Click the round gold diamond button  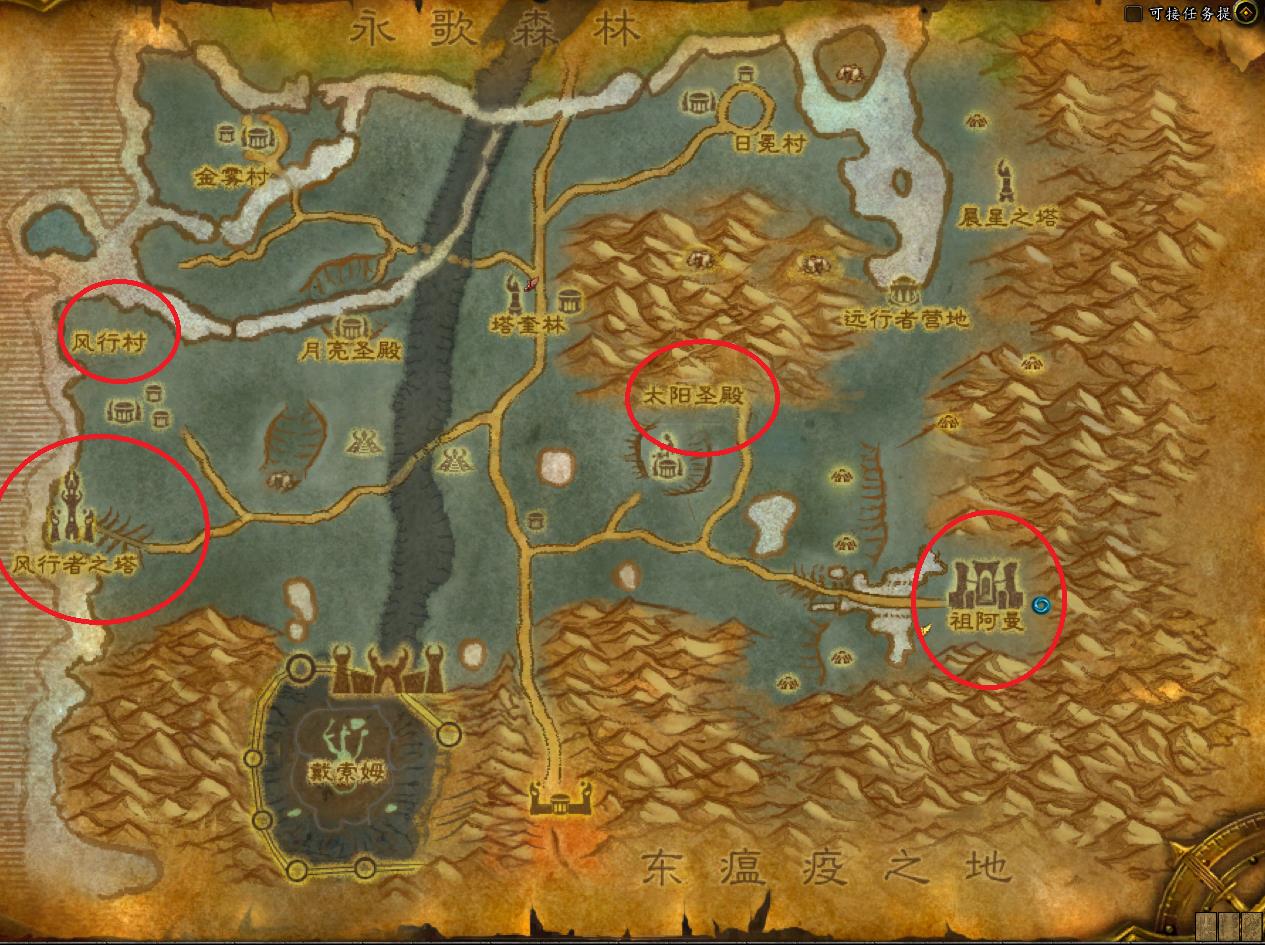pyautogui.click(x=1246, y=13)
